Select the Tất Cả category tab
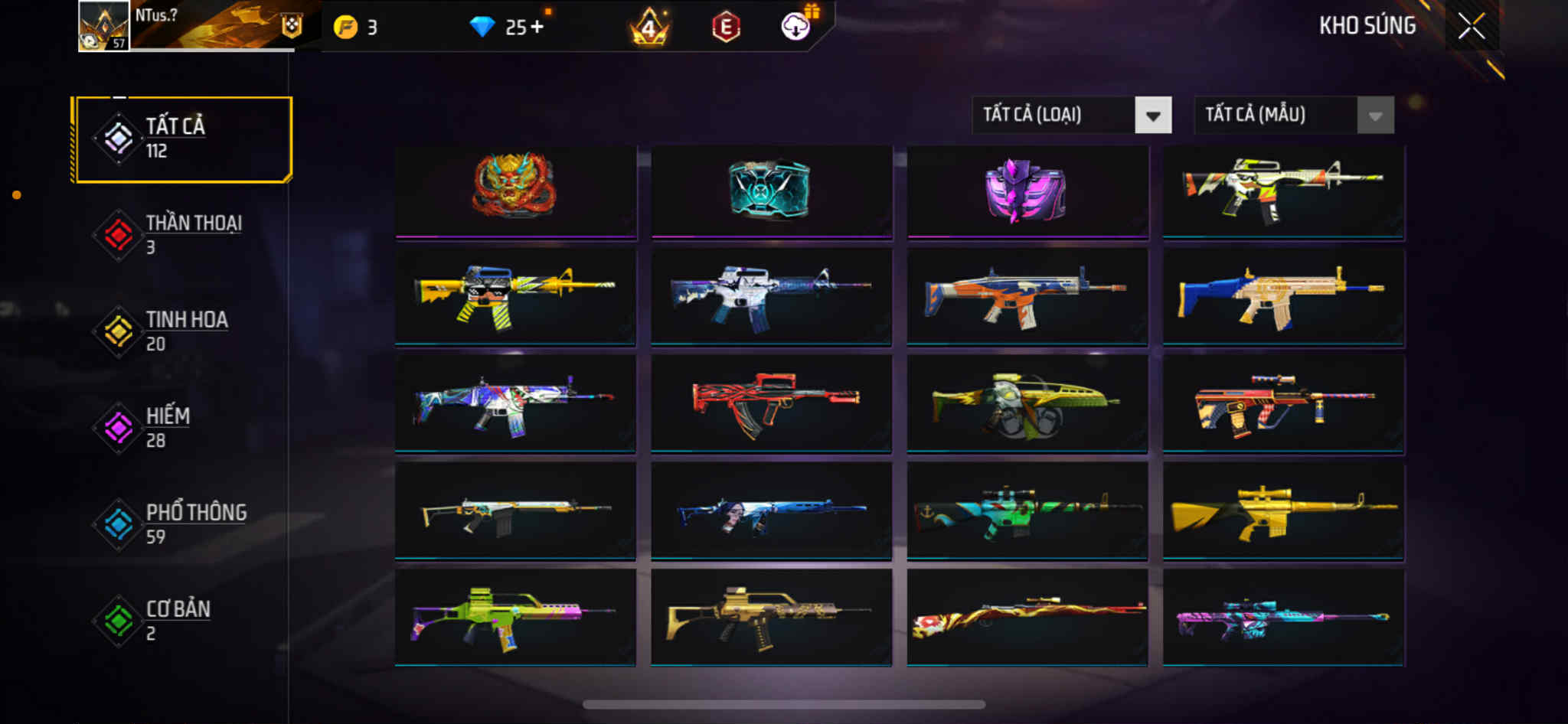This screenshot has width=1568, height=724. [183, 139]
